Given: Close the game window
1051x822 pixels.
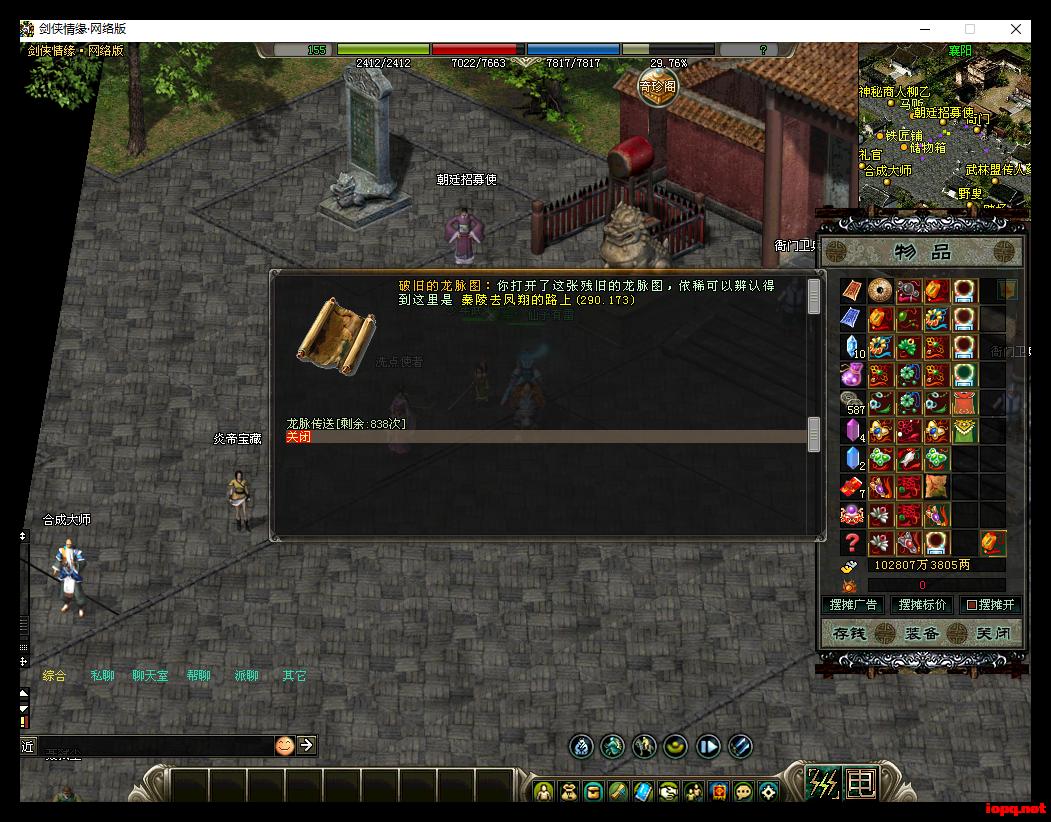Looking at the screenshot, I should point(1016,29).
